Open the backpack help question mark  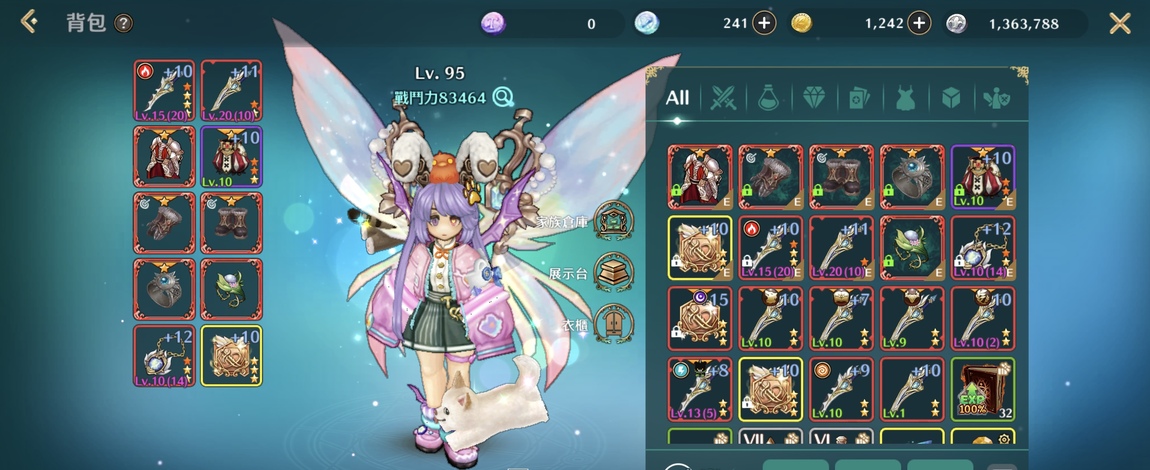pyautogui.click(x=123, y=23)
